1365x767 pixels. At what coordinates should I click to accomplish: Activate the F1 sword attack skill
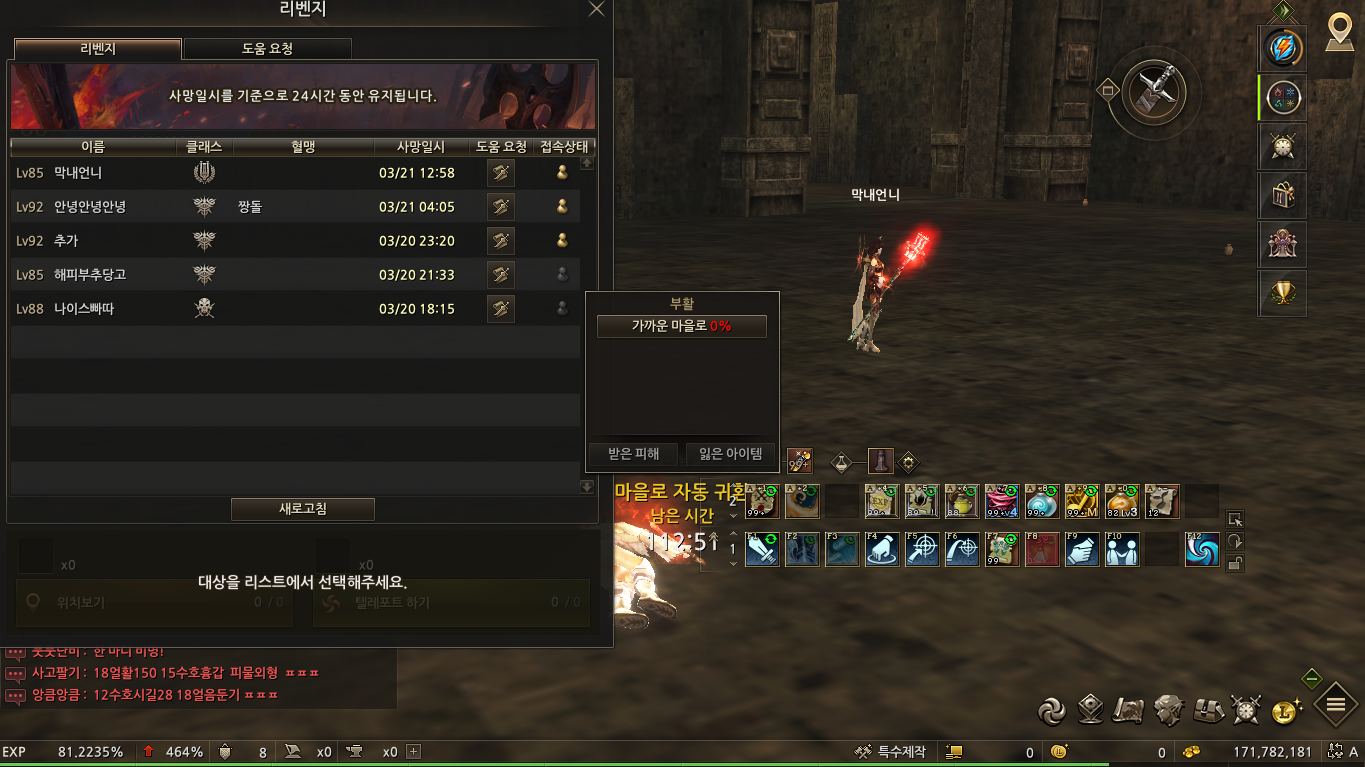coord(762,549)
